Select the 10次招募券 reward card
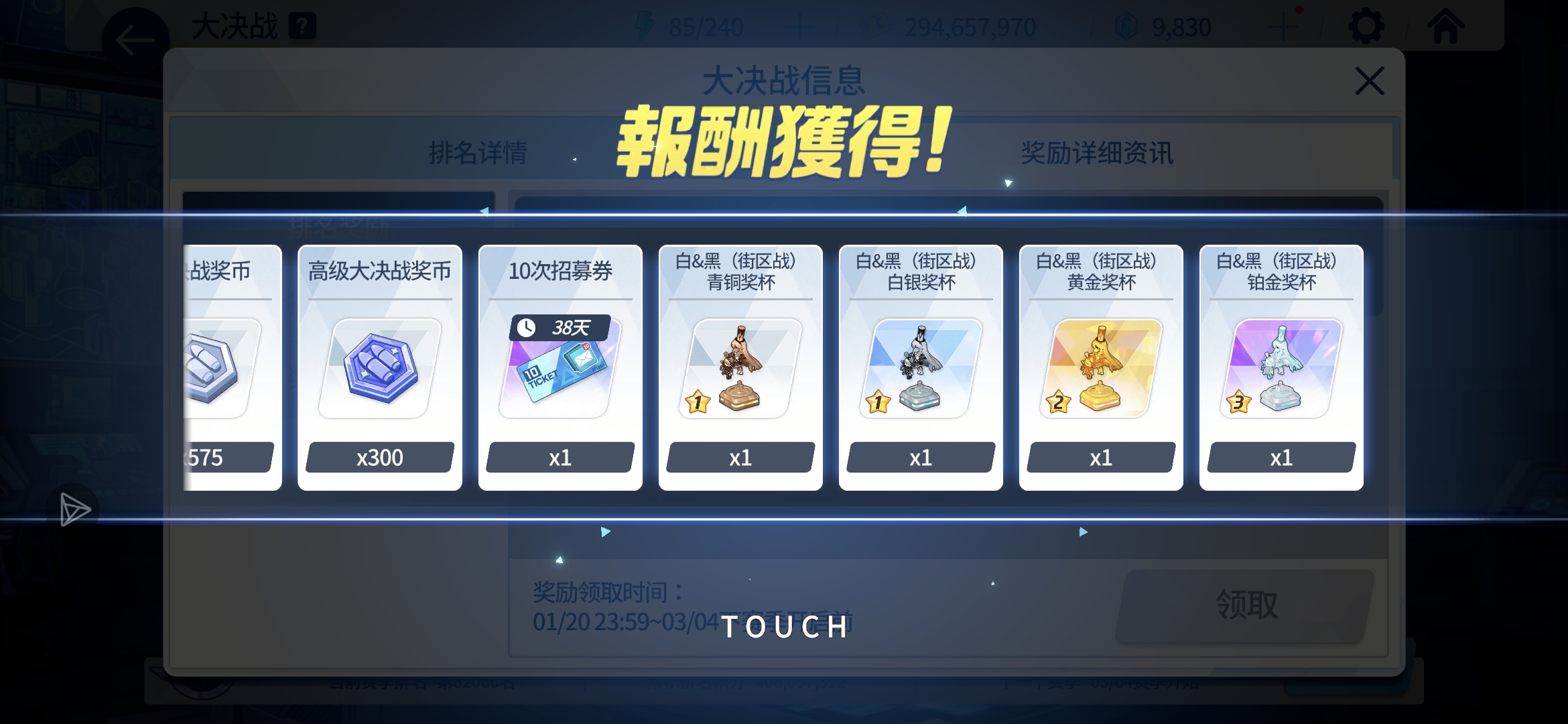 [x=560, y=369]
